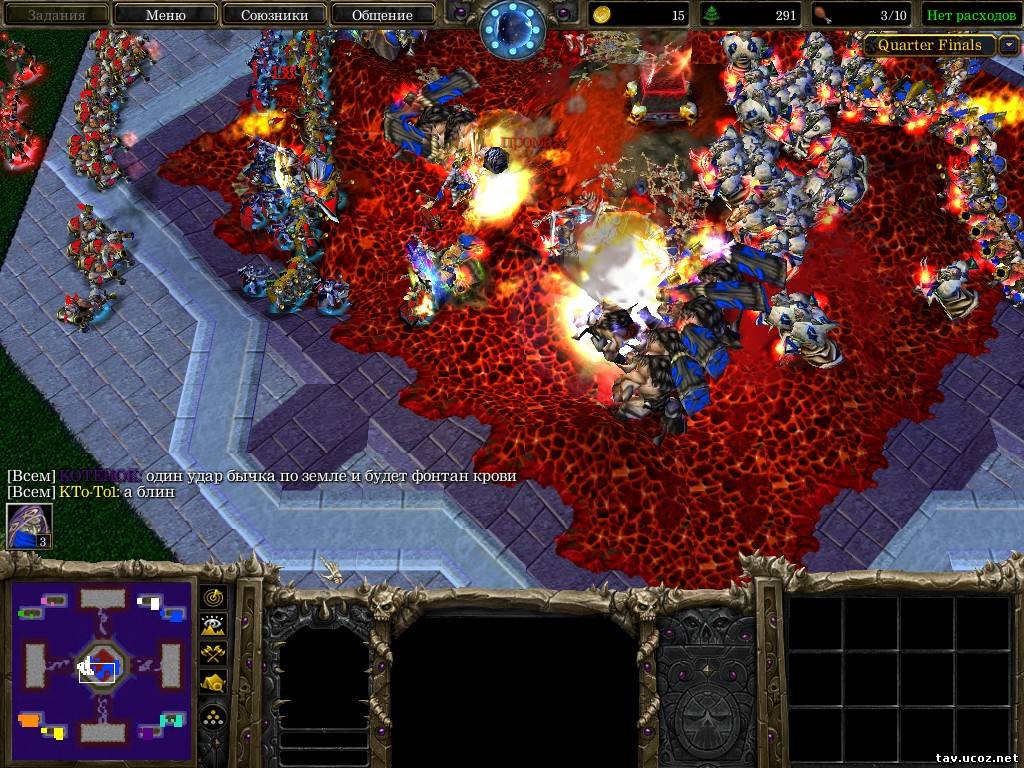Click the Задания quests button
This screenshot has width=1024, height=768.
(55, 14)
